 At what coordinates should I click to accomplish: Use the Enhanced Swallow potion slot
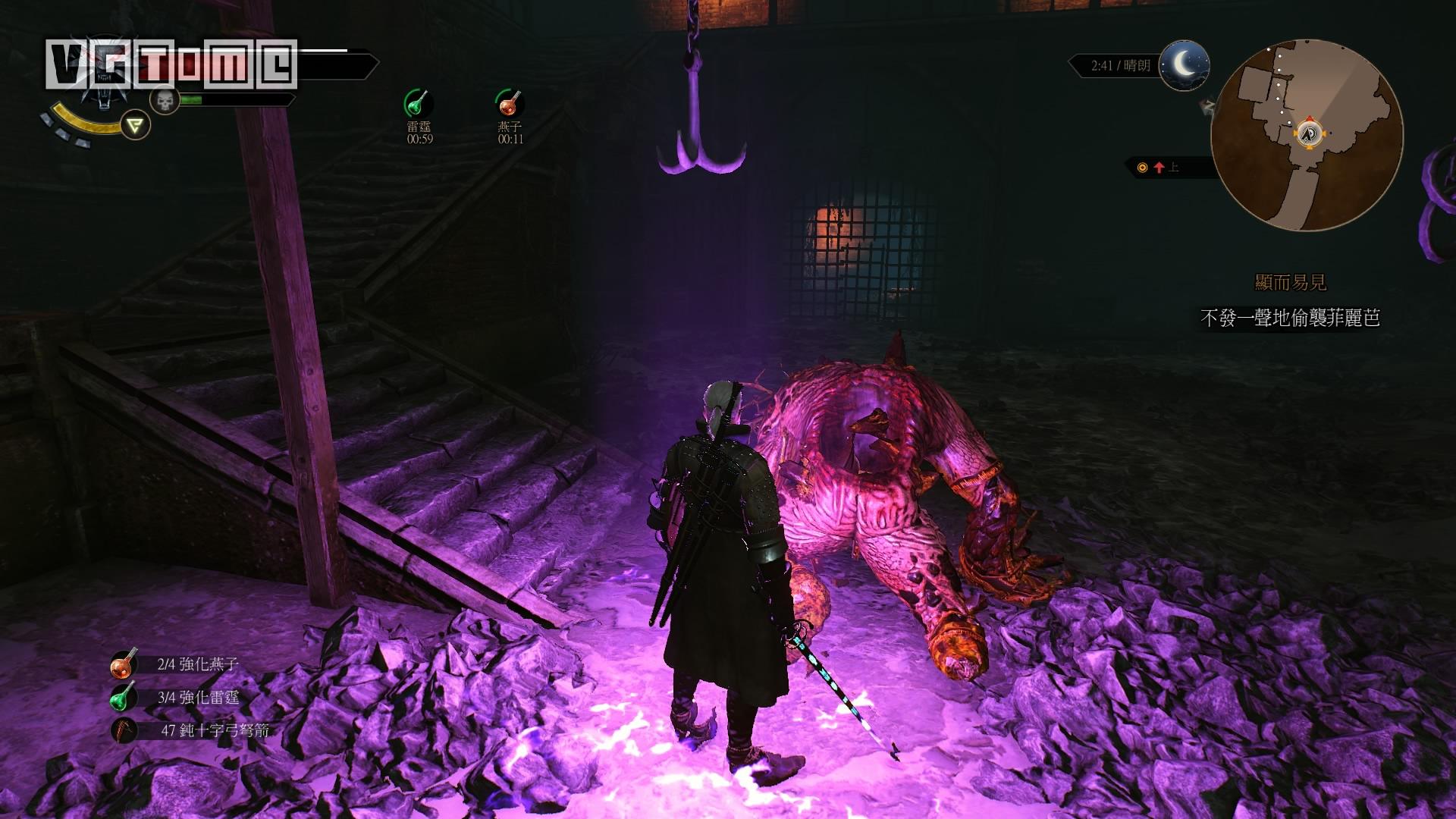coord(123,664)
